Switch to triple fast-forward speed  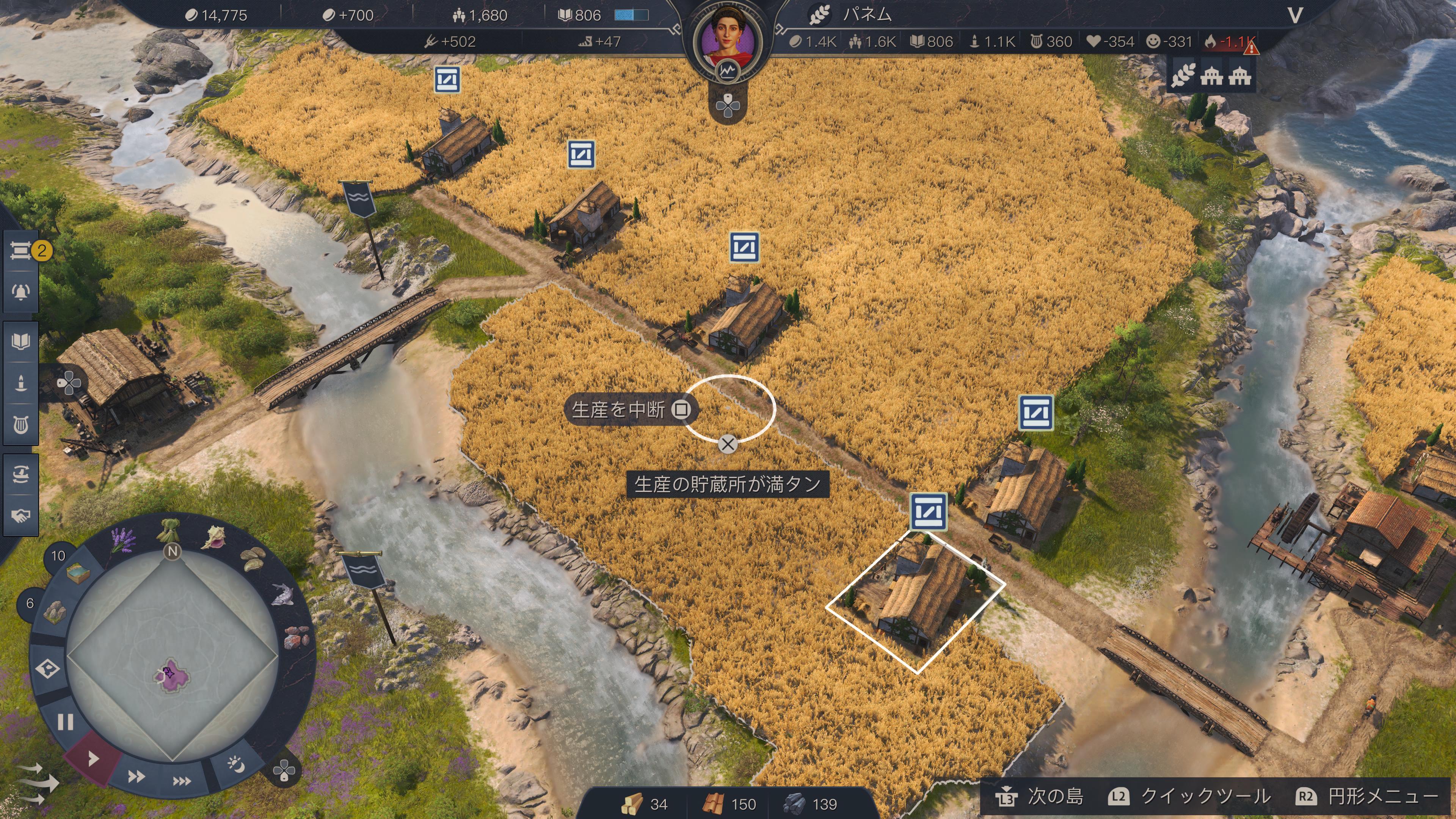pyautogui.click(x=182, y=781)
